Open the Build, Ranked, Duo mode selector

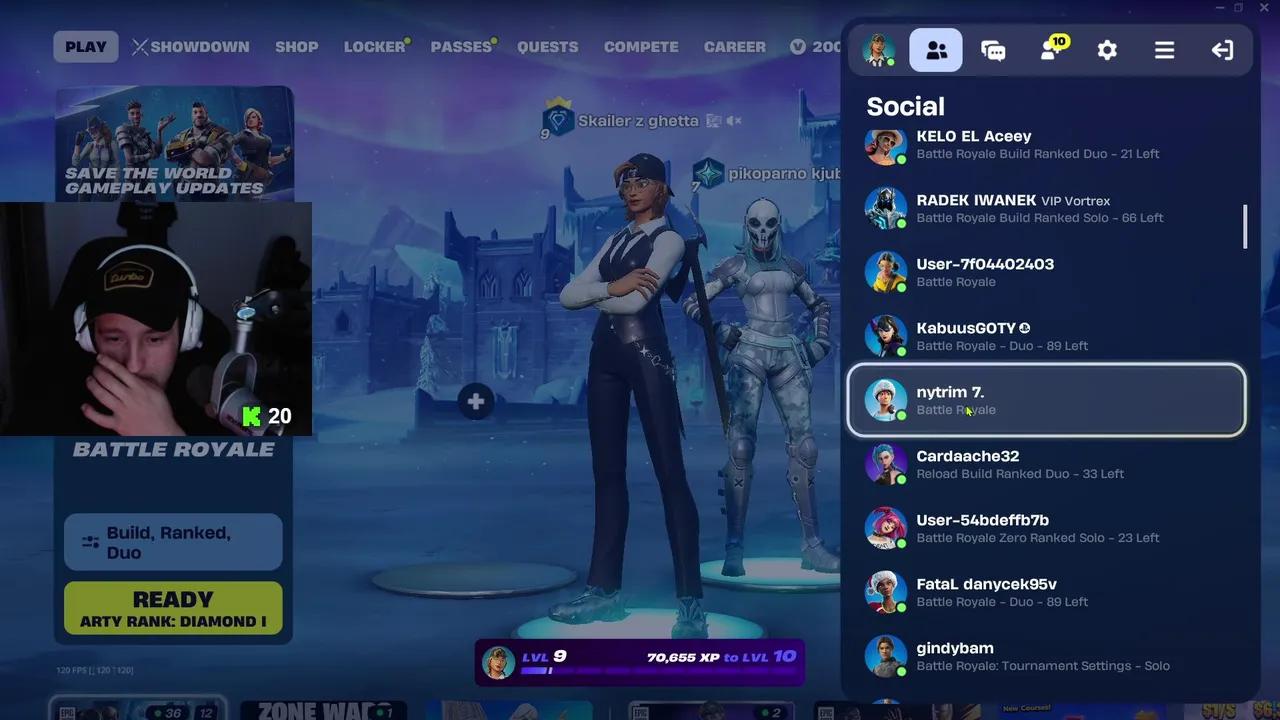pyautogui.click(x=172, y=542)
